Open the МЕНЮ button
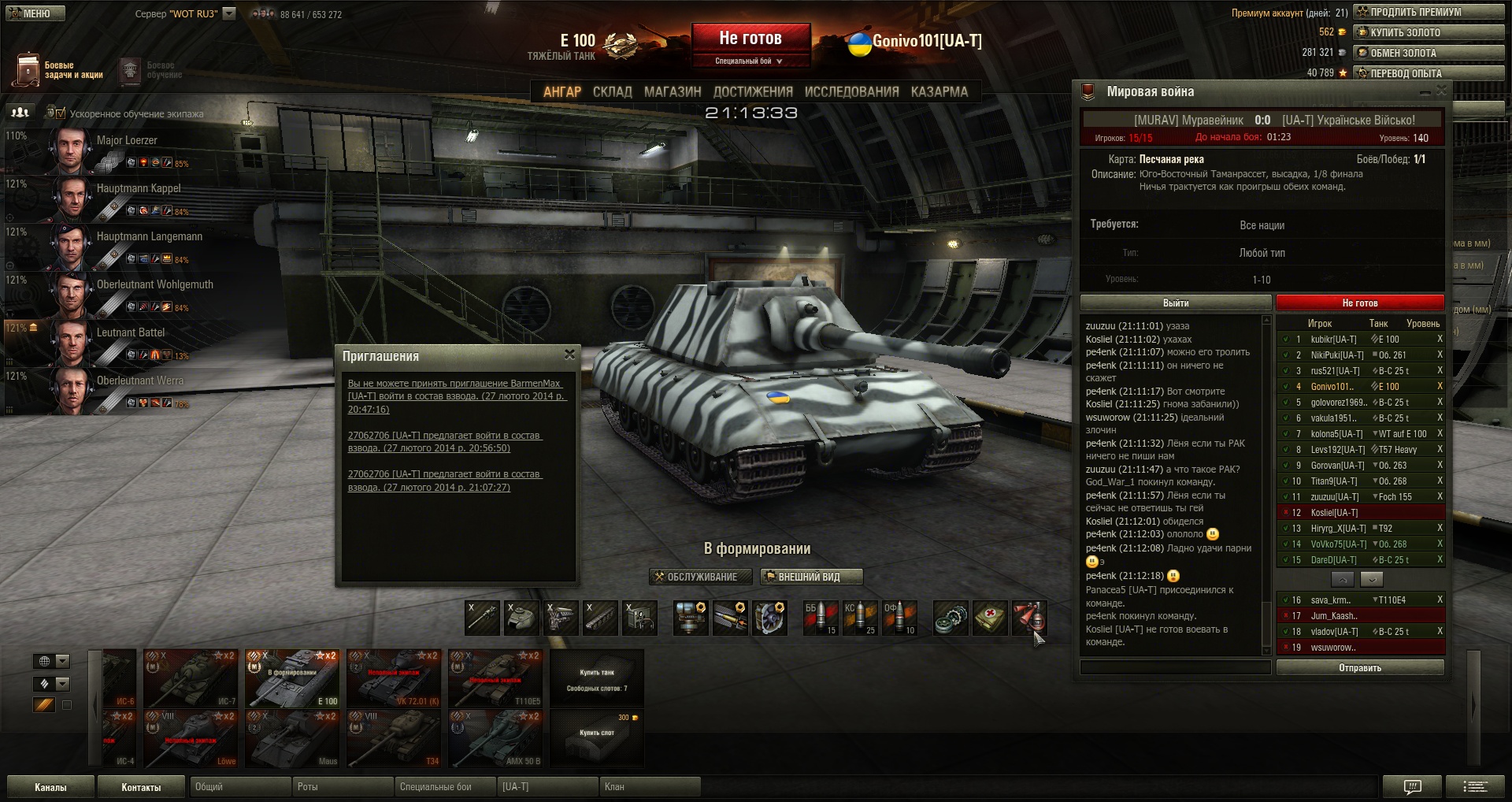 pos(34,13)
